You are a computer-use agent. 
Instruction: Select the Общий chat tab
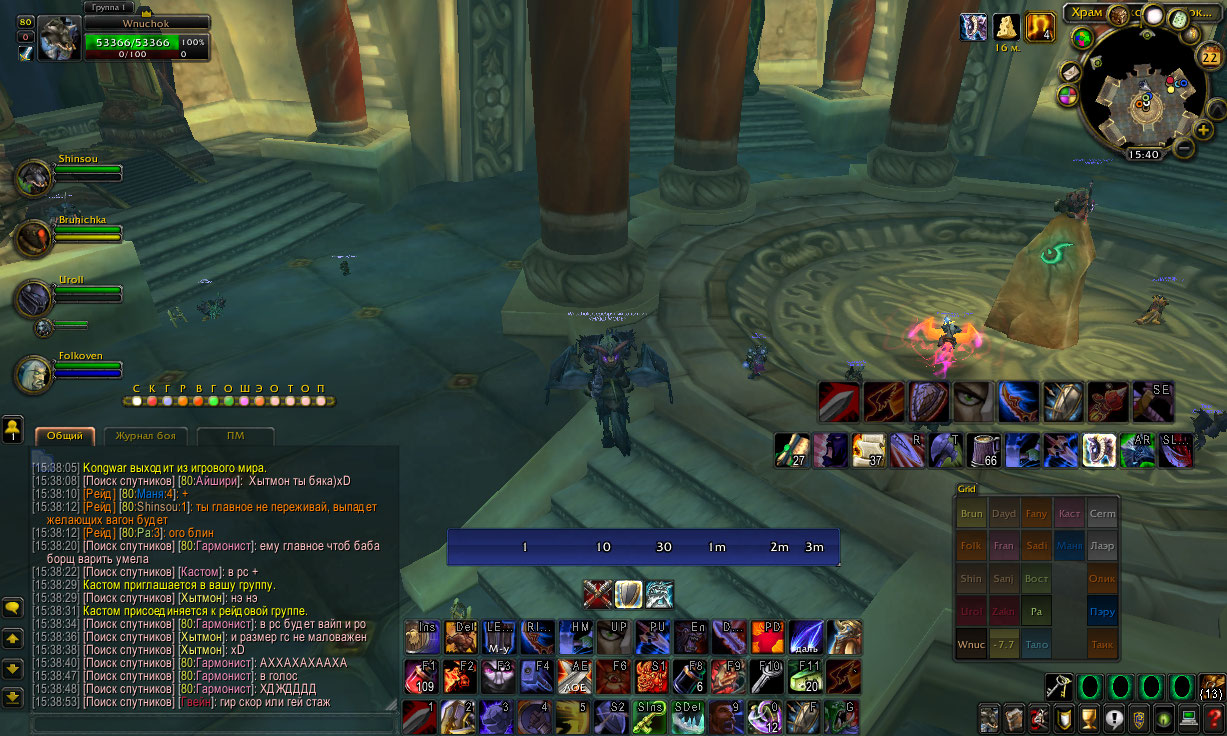[x=65, y=436]
